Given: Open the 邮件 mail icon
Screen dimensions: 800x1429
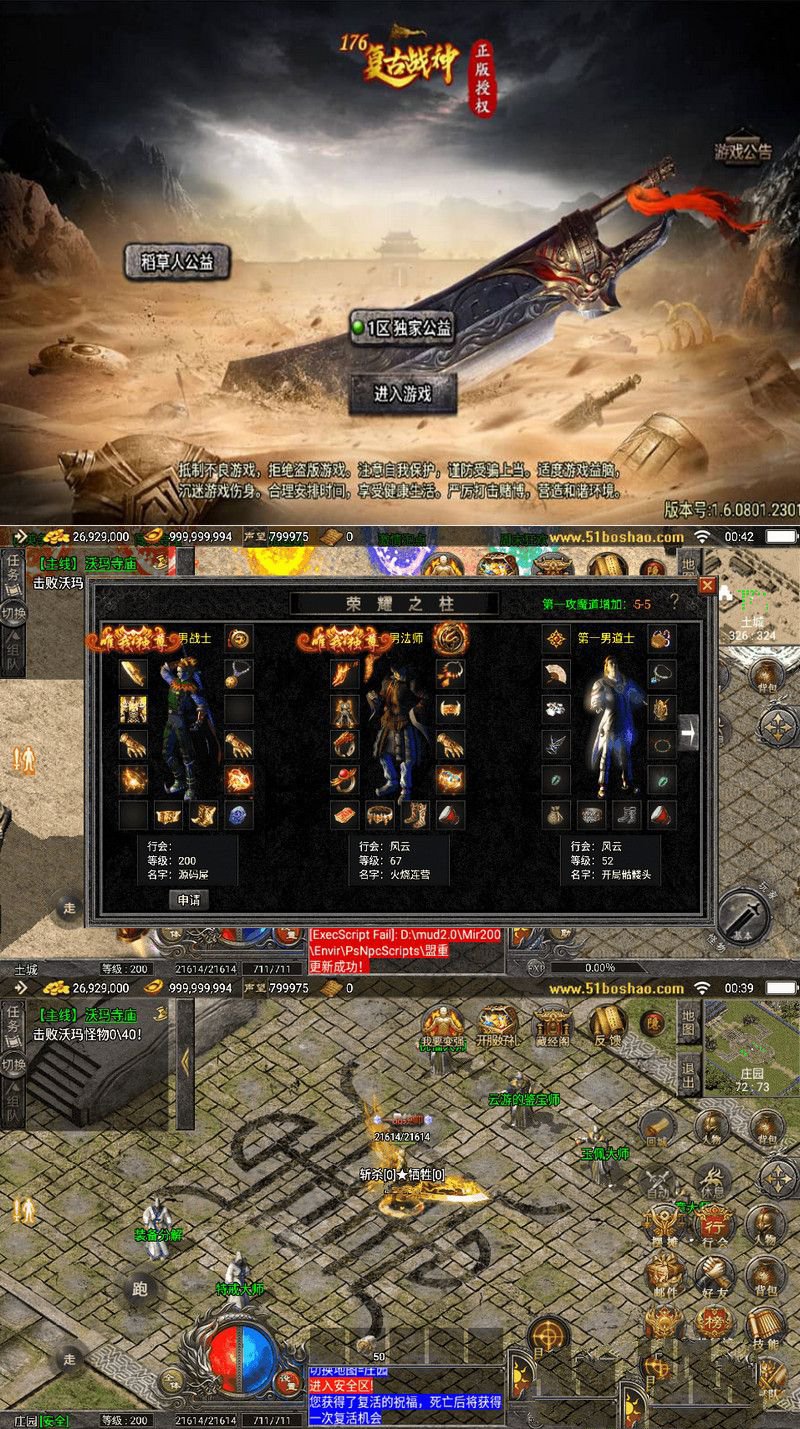Looking at the screenshot, I should [663, 1274].
